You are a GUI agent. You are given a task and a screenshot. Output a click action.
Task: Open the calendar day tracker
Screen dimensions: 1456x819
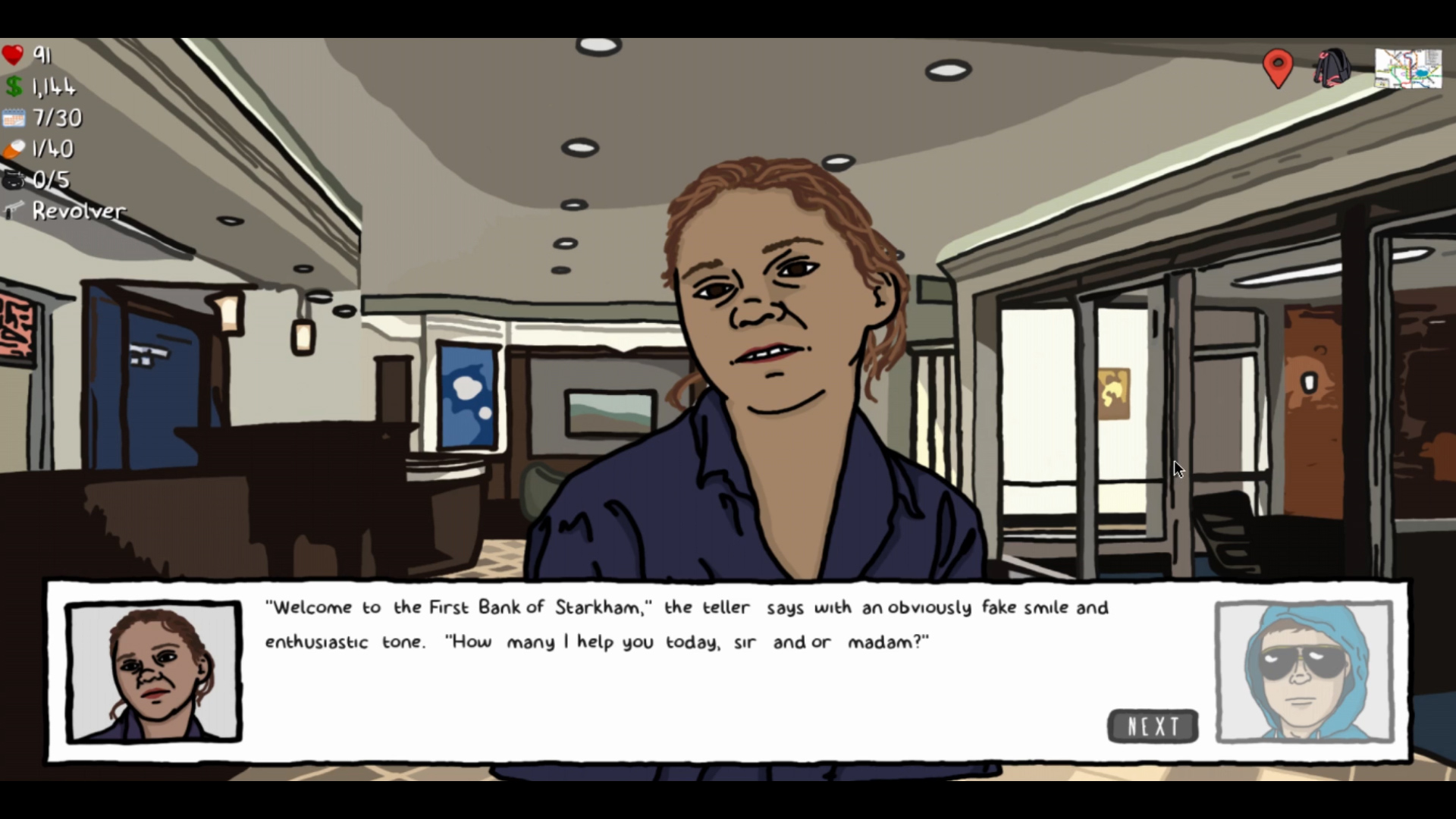13,118
